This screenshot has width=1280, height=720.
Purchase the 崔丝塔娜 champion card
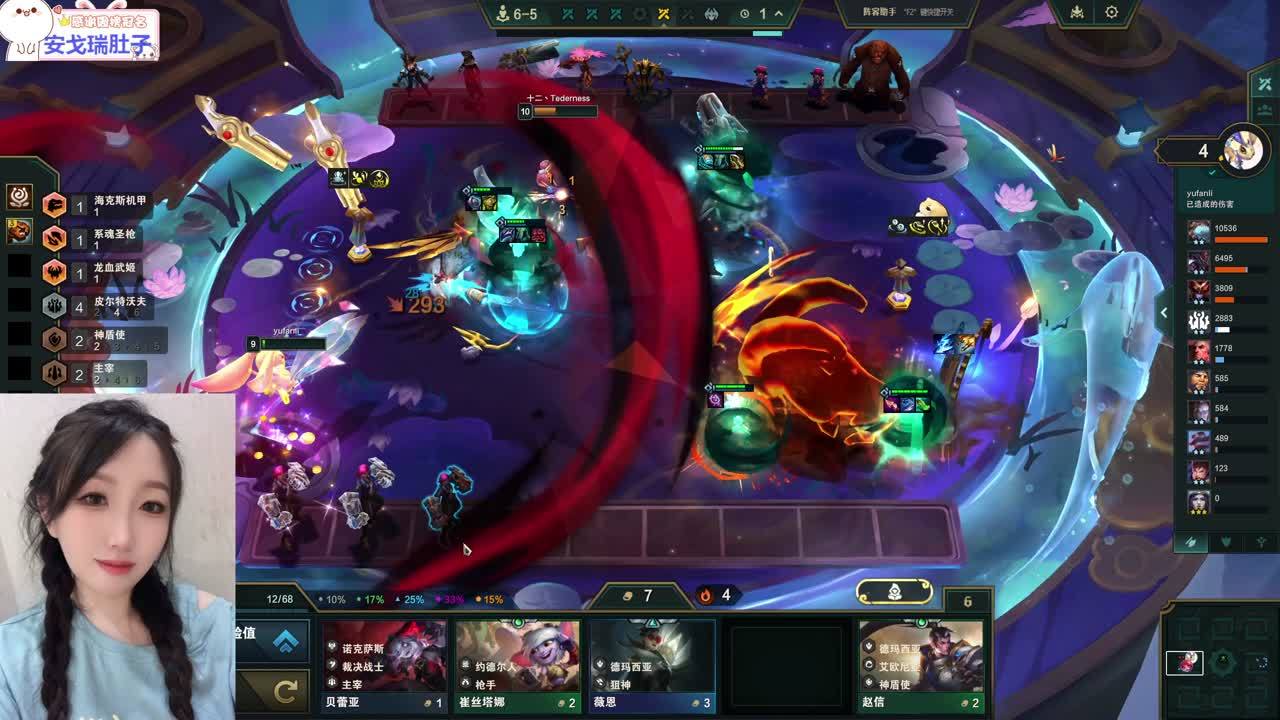[518, 664]
